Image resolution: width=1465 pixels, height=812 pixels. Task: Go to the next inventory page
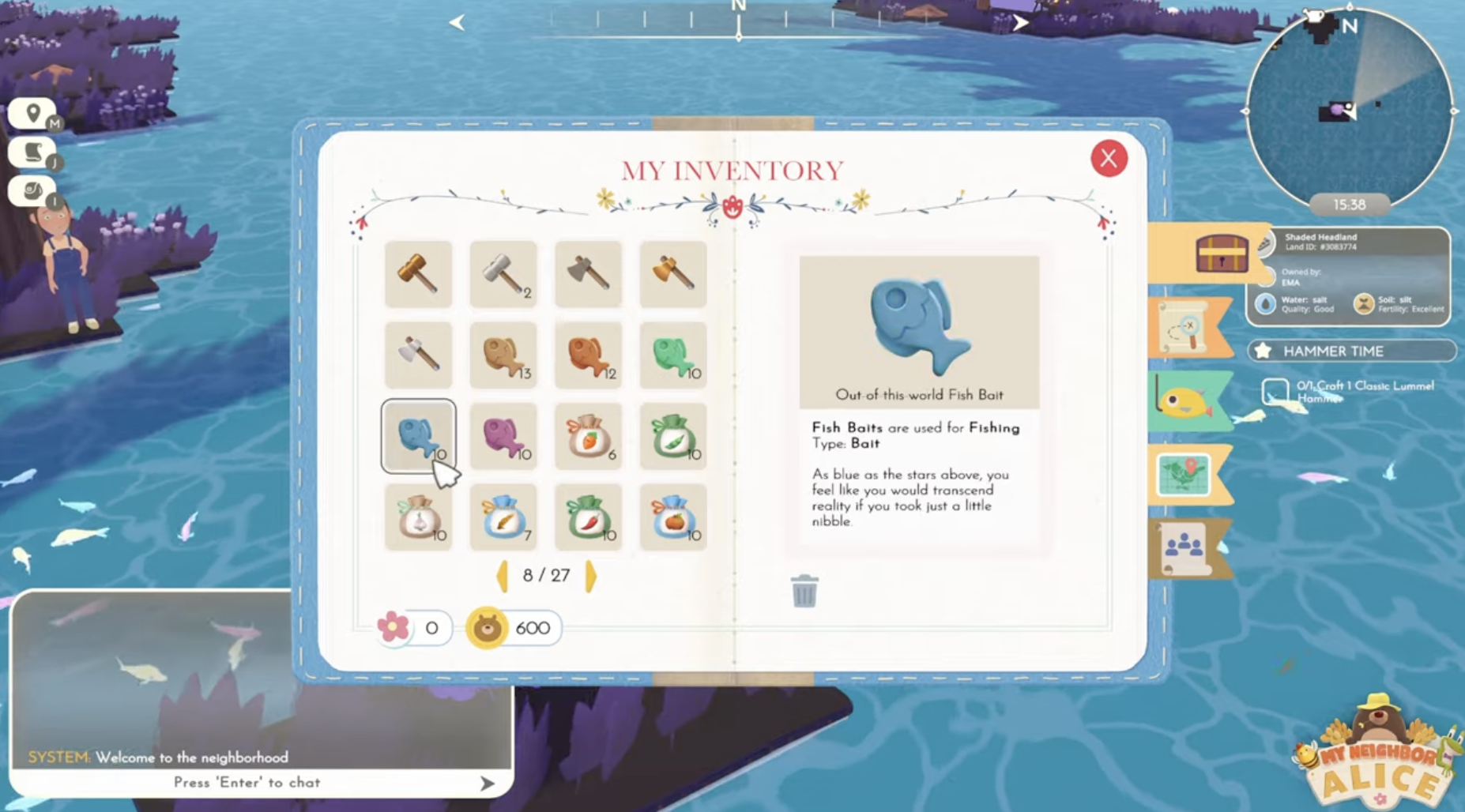coord(591,576)
